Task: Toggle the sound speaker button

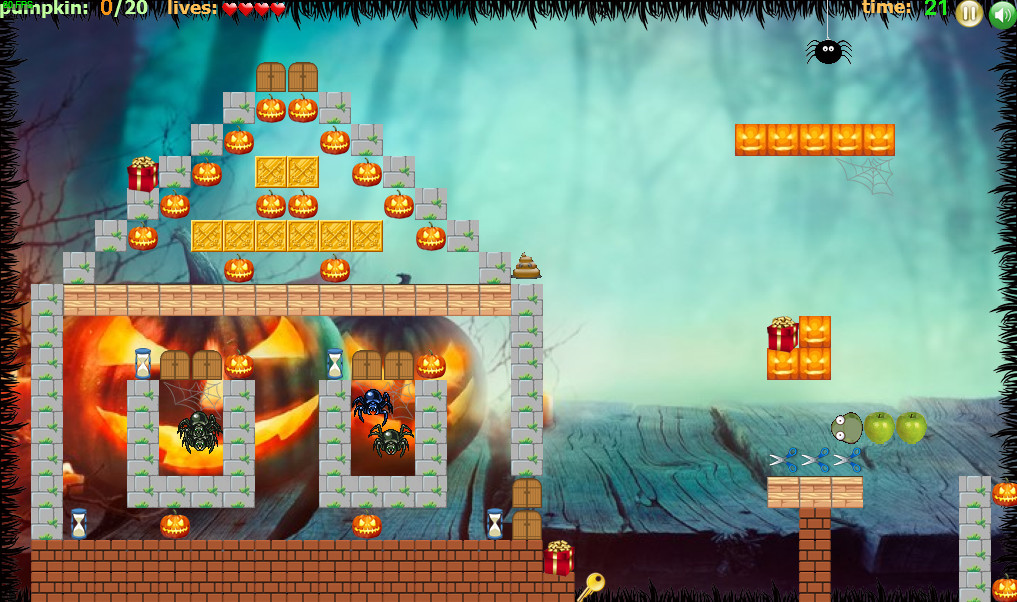Action: [x=1002, y=14]
